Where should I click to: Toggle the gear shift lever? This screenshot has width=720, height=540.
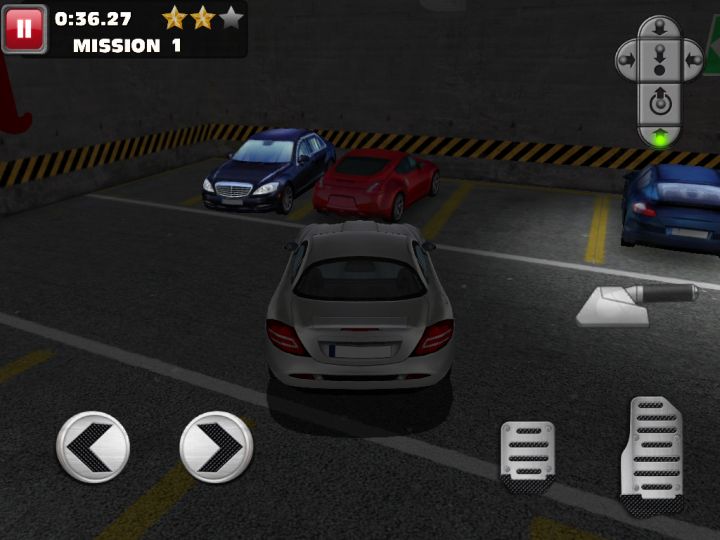[x=640, y=303]
